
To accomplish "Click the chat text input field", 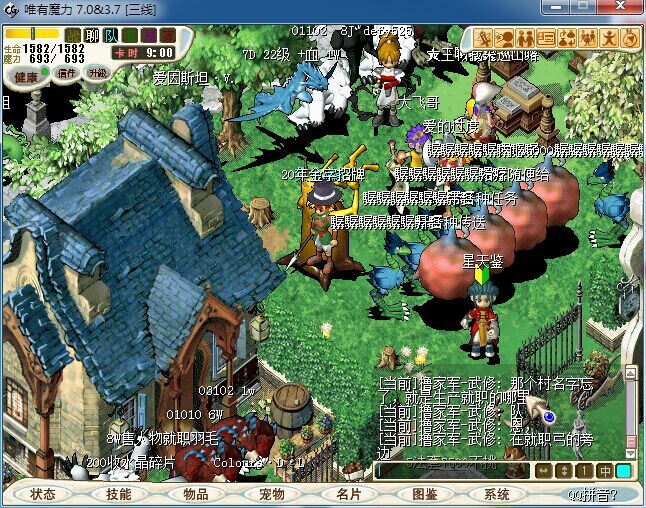I will (x=452, y=470).
